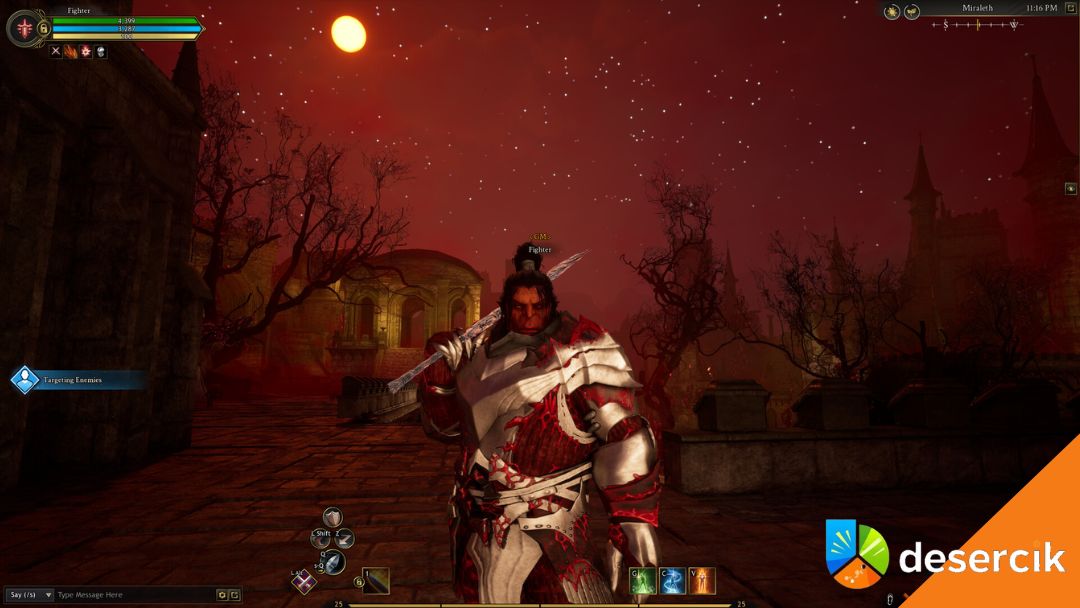The height and width of the screenshot is (608, 1080).
Task: Cast the green G skill
Action: pos(643,580)
